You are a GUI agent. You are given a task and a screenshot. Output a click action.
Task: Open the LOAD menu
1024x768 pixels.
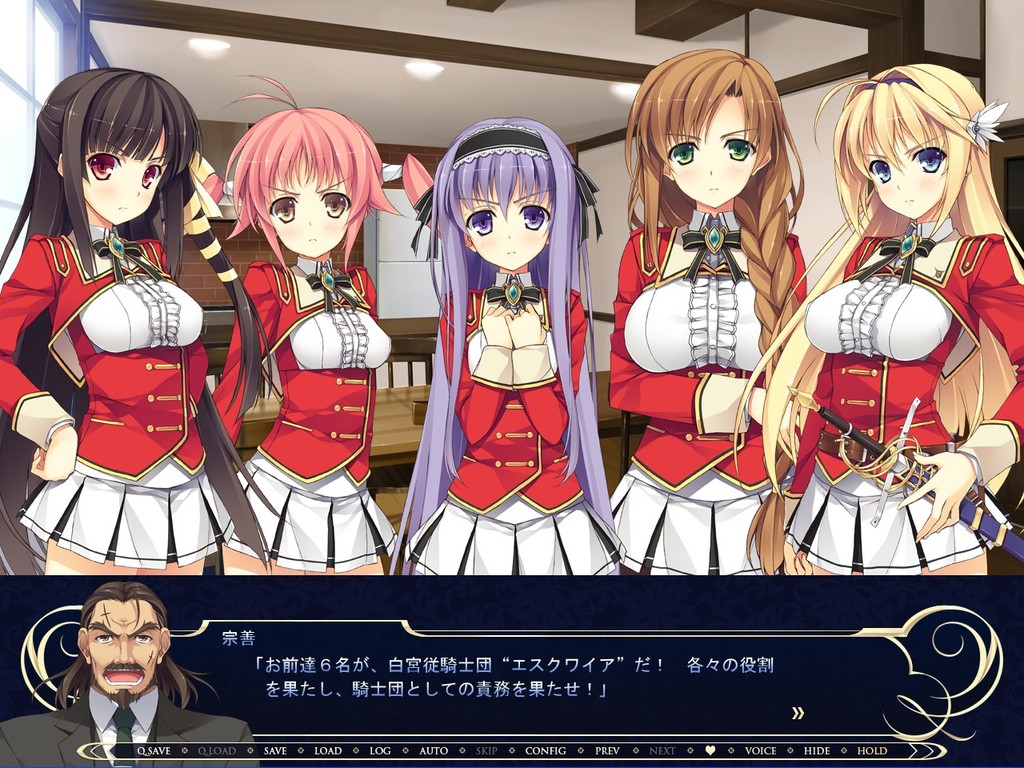tap(327, 750)
